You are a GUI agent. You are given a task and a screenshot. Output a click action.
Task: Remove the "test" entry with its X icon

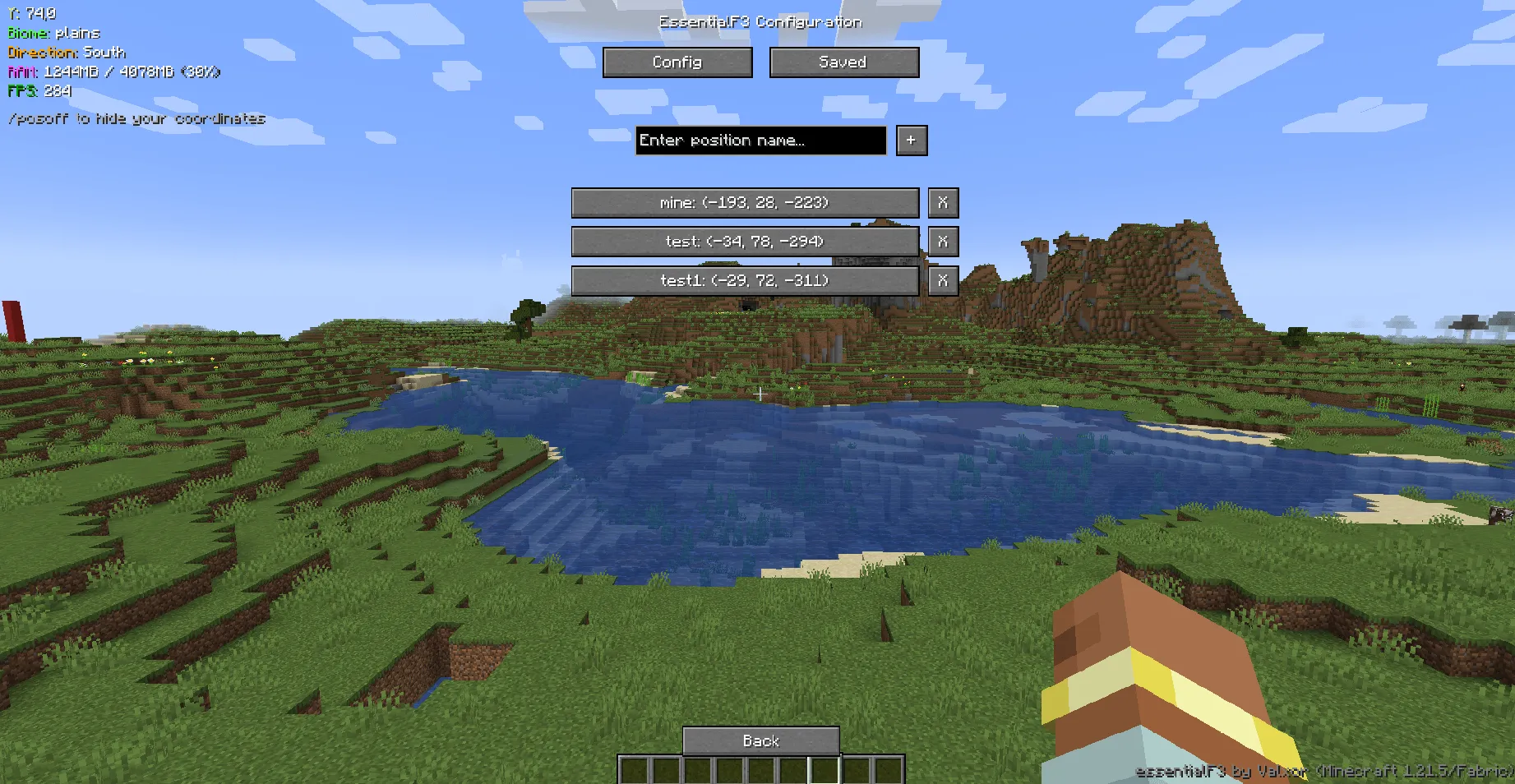pos(942,241)
